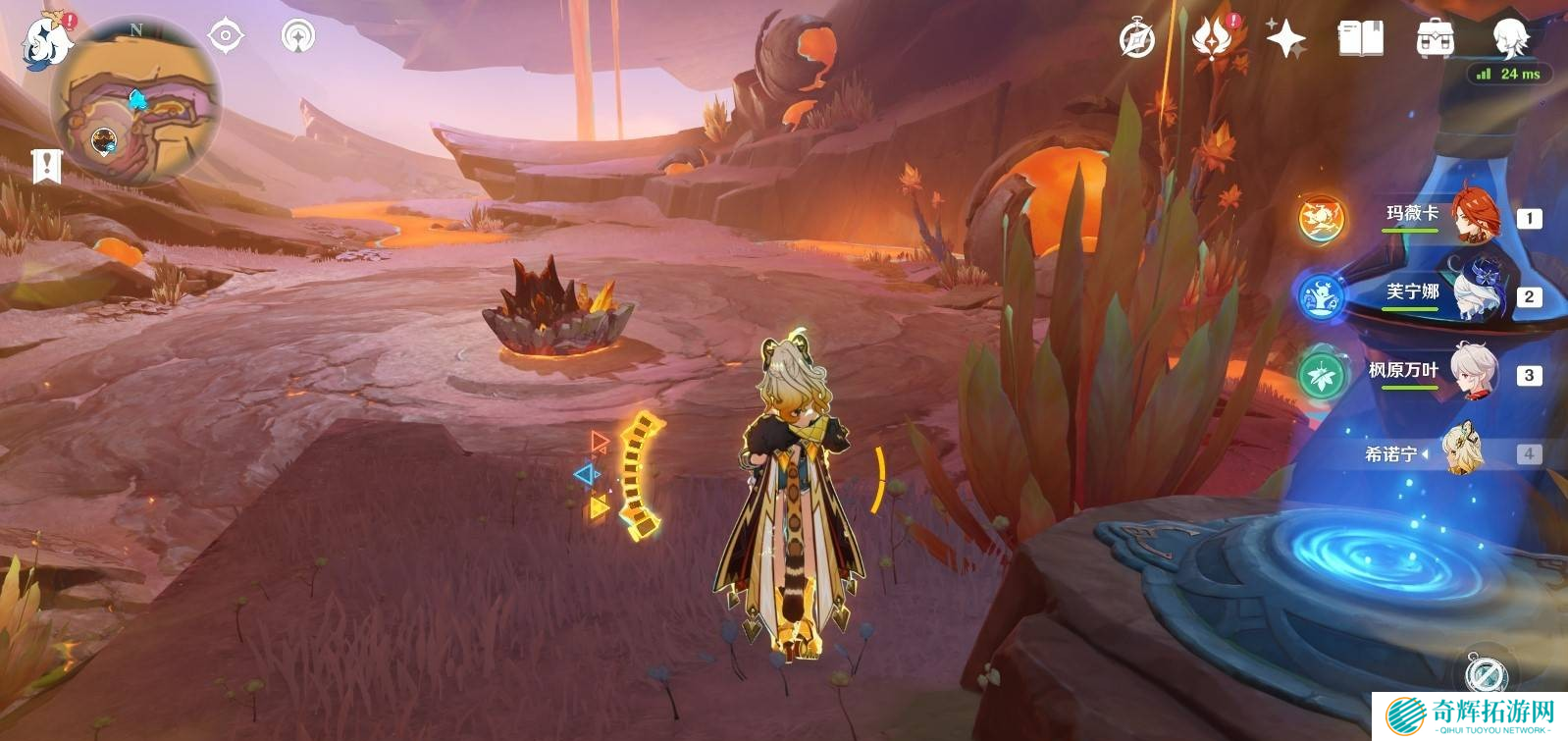Open the compass icon in the top bar
This screenshot has height=741, width=1568.
coord(1137,39)
